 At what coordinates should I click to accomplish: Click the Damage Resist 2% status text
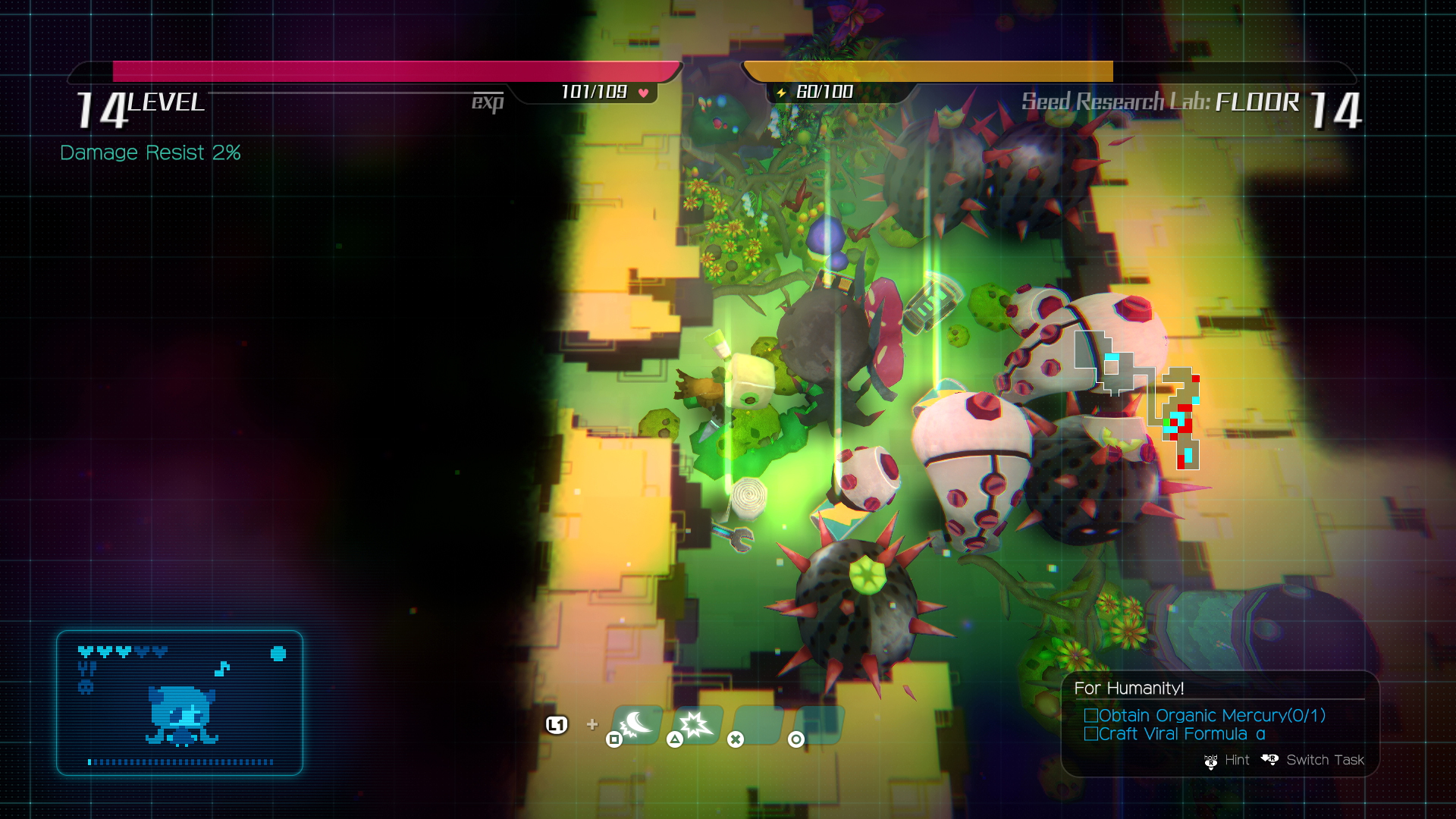pyautogui.click(x=149, y=152)
